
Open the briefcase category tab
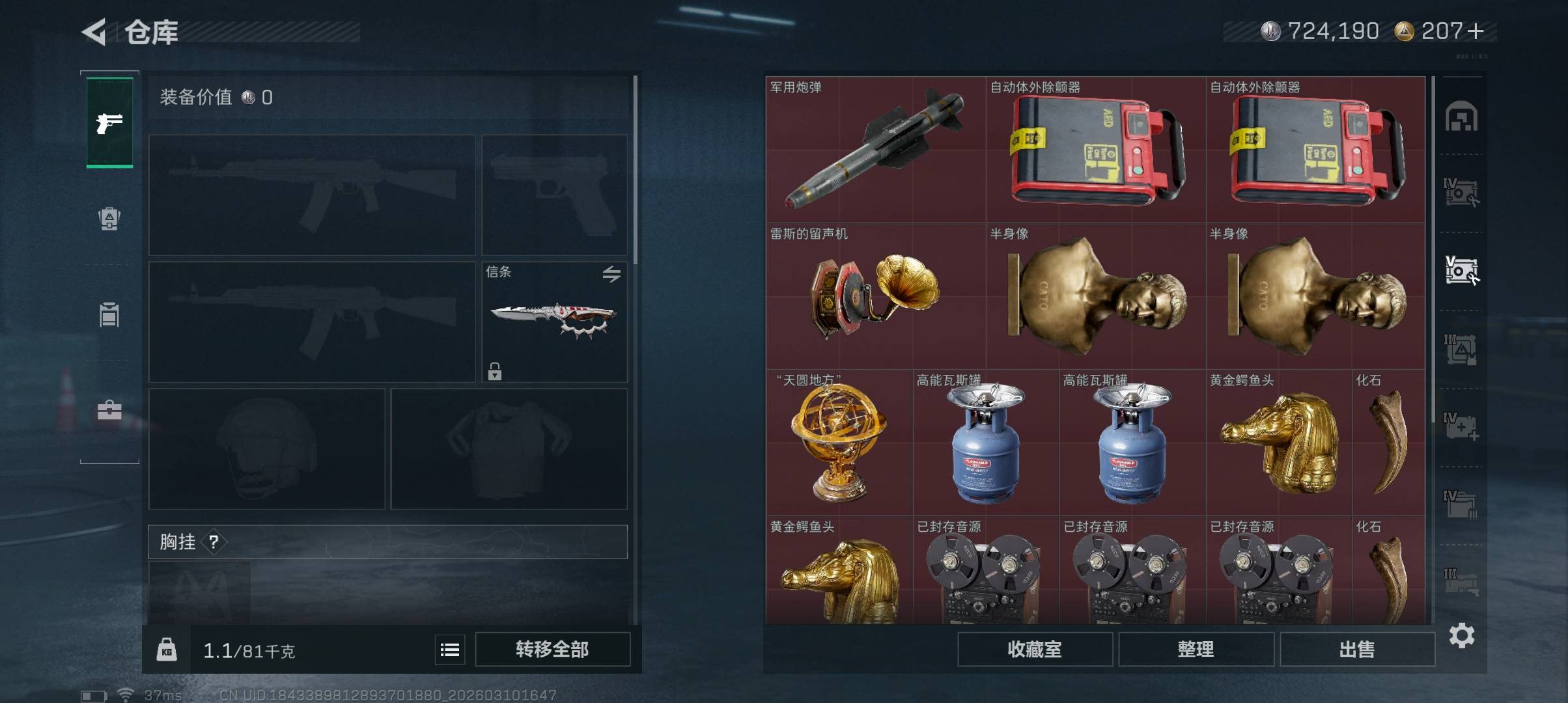[109, 410]
